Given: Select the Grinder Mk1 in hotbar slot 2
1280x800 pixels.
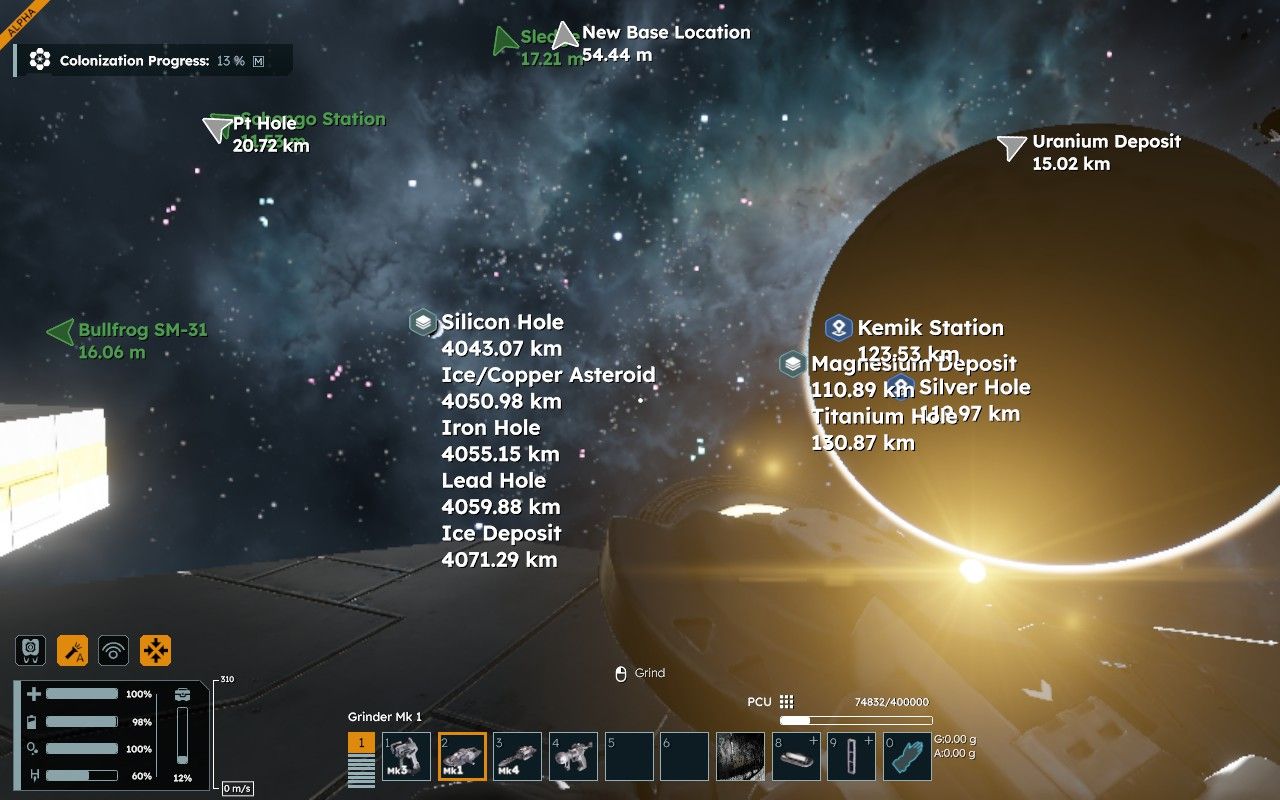Looking at the screenshot, I should point(462,757).
